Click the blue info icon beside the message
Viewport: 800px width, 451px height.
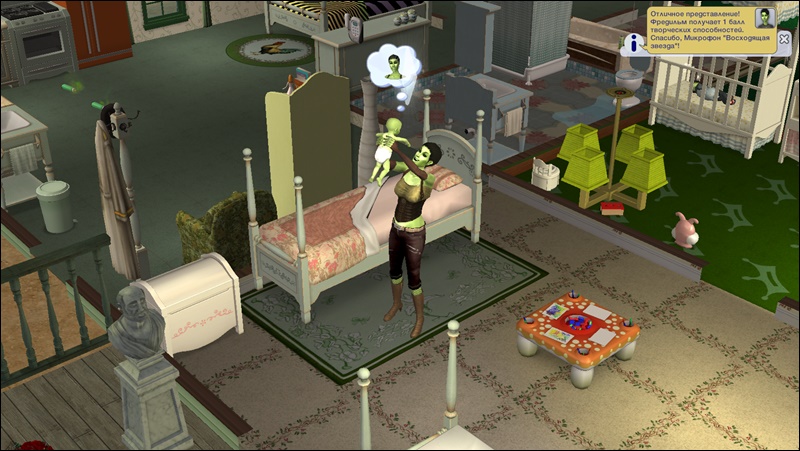point(632,44)
